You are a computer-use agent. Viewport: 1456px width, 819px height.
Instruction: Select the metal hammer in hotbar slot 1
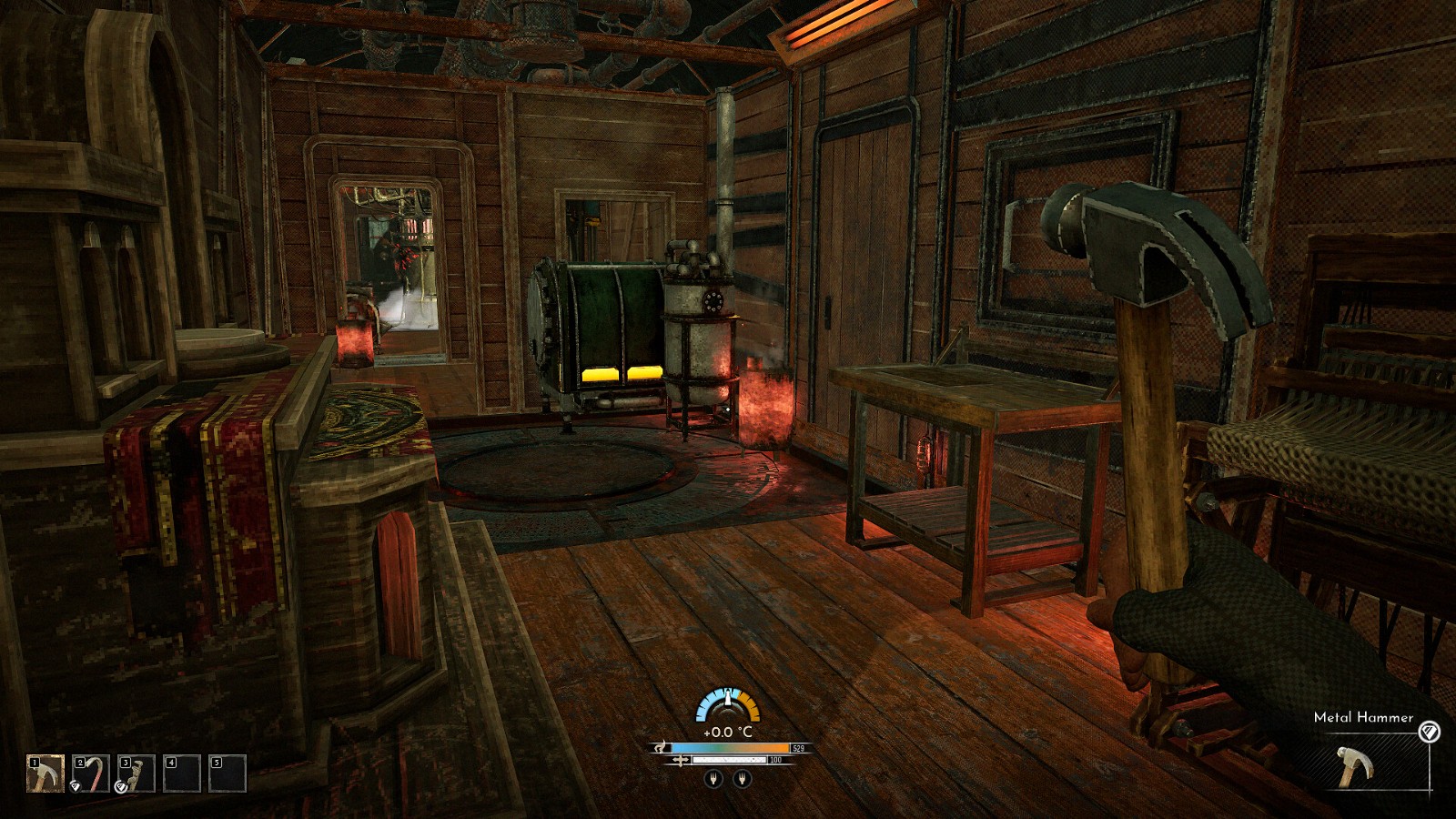pyautogui.click(x=45, y=773)
